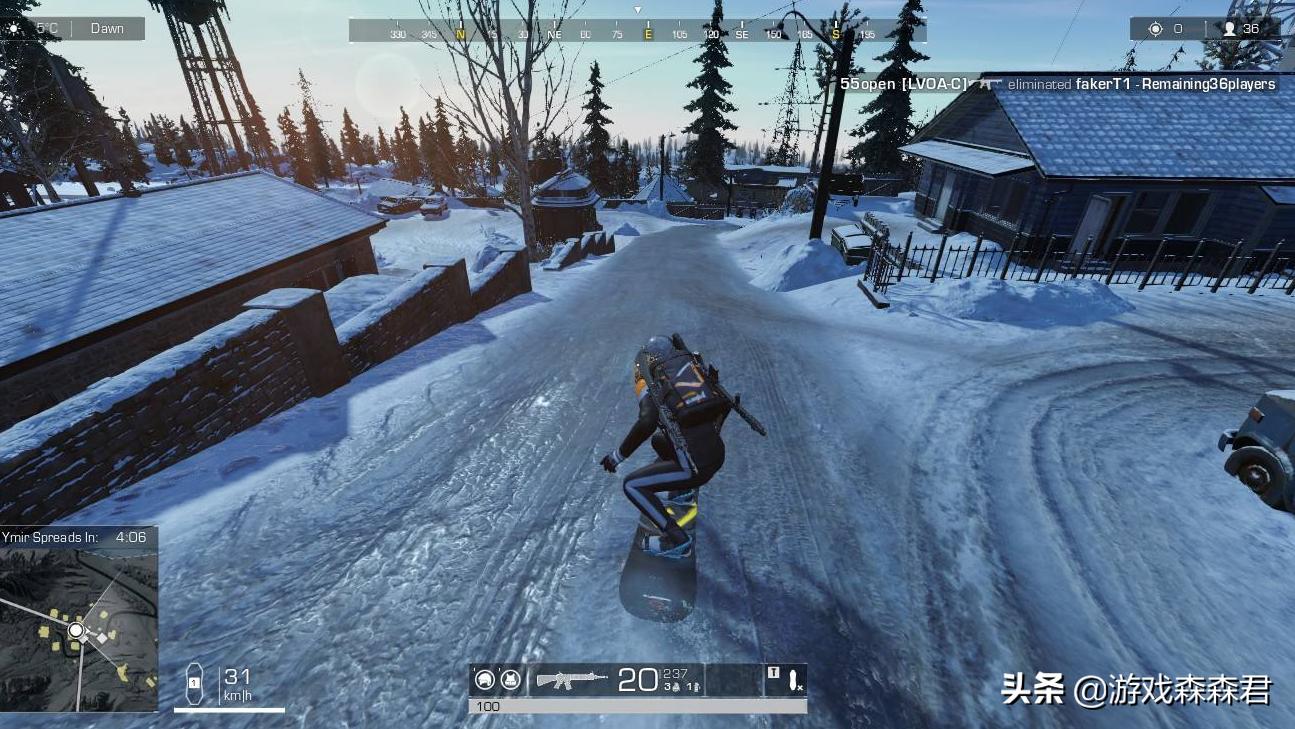Select the snowboard equipment icon
Screen dimensions: 1295x729
click(x=795, y=680)
